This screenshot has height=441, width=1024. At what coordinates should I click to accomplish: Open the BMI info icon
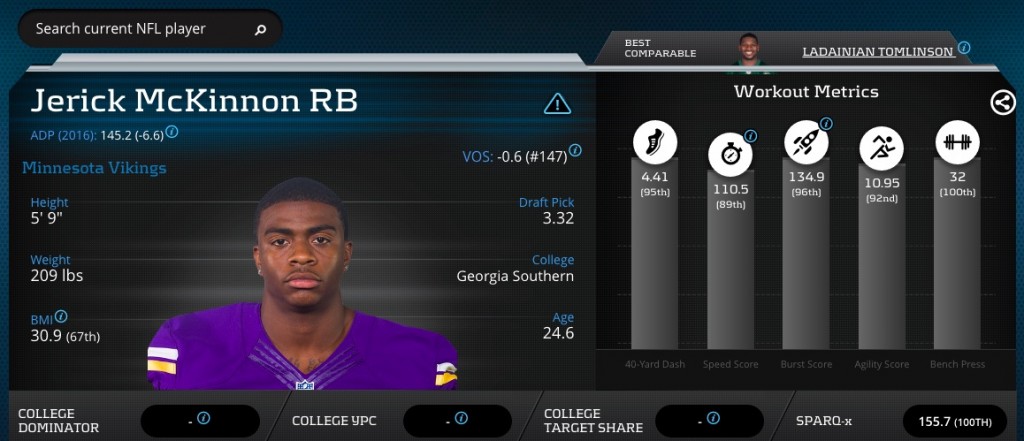point(62,316)
